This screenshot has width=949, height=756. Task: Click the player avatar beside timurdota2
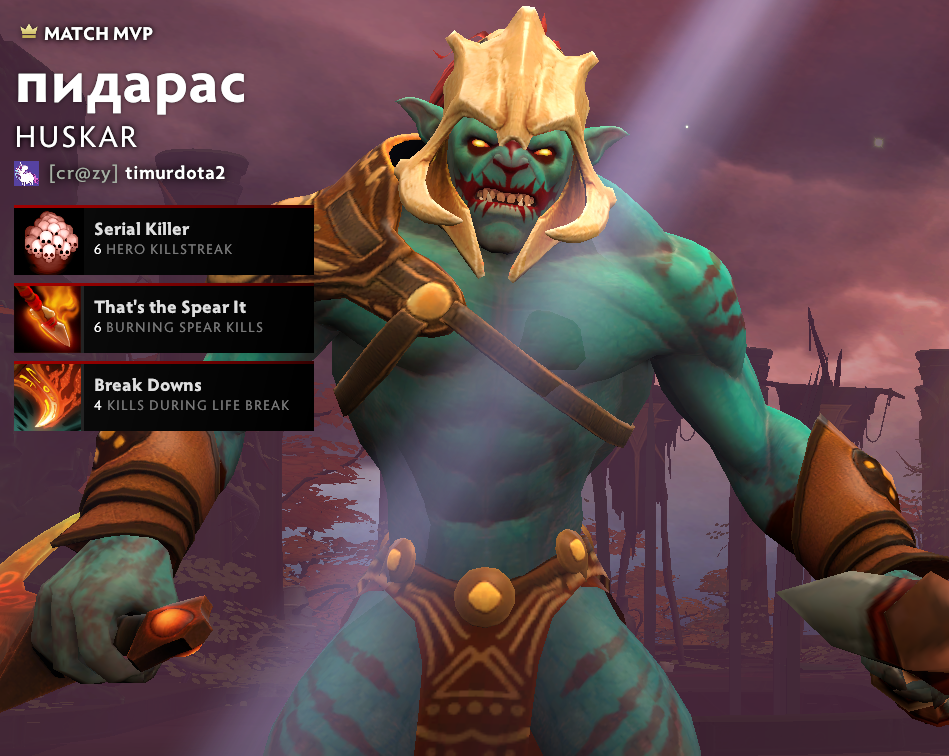click(x=27, y=173)
